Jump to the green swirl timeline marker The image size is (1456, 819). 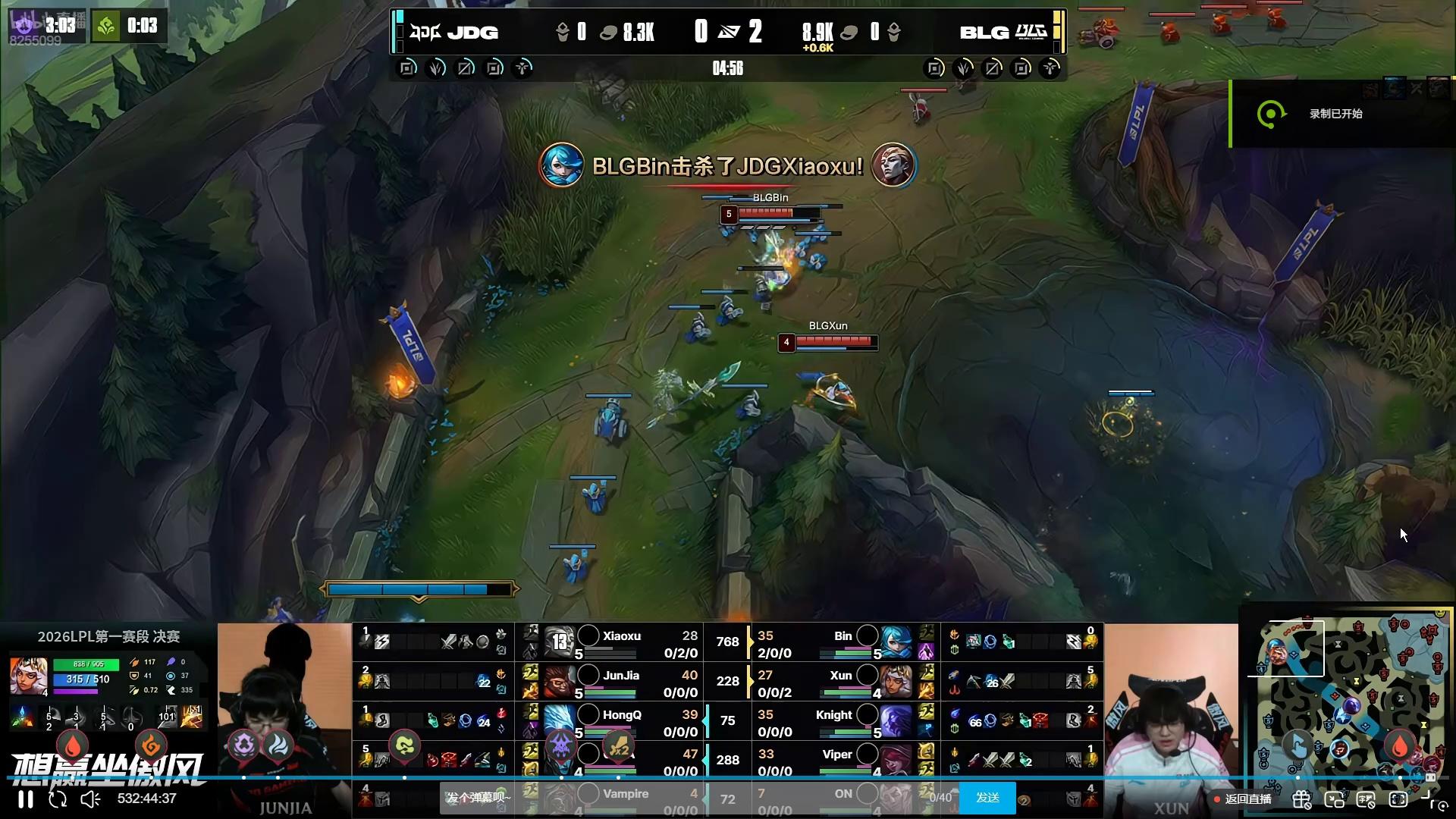[x=405, y=745]
